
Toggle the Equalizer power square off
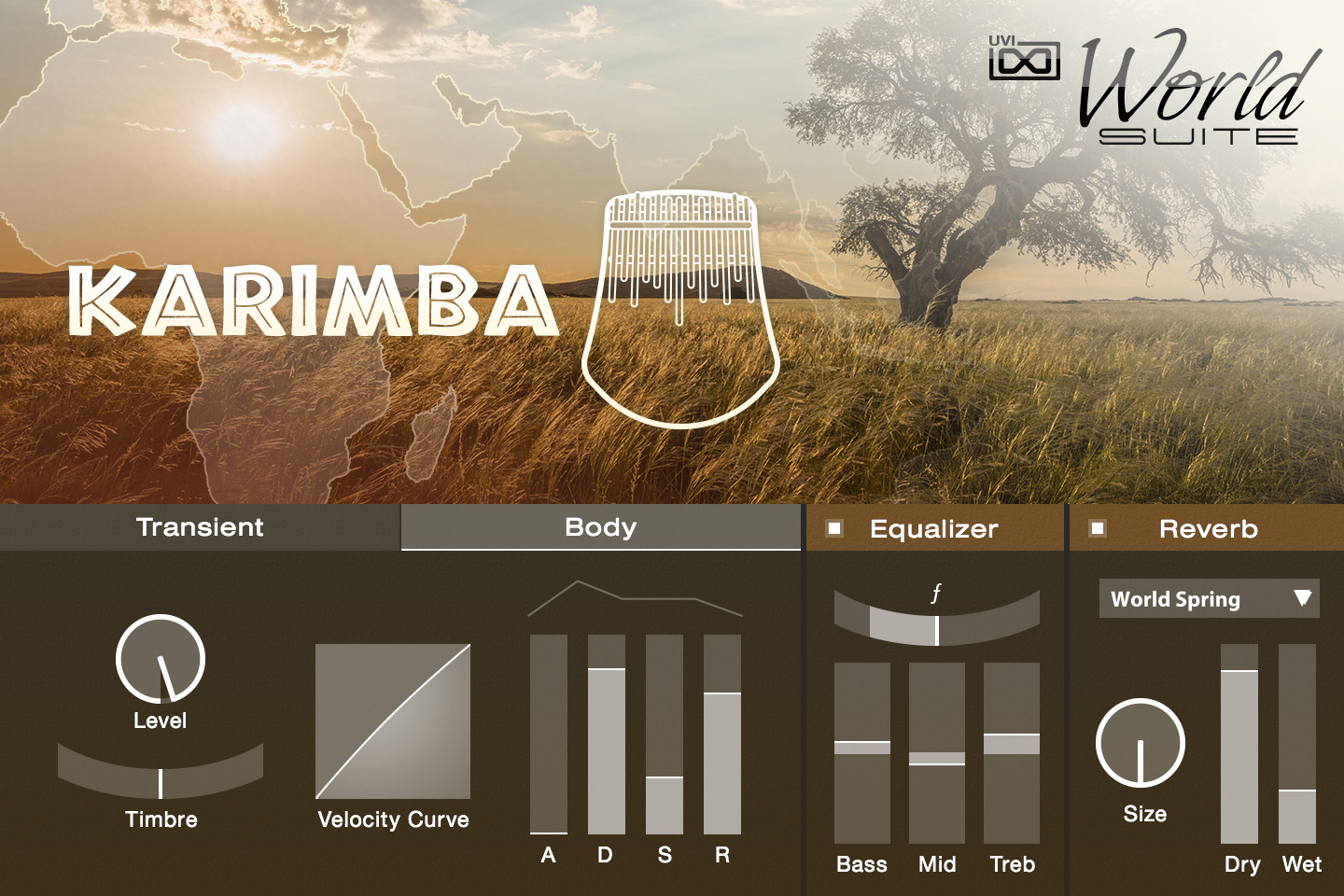pyautogui.click(x=833, y=528)
